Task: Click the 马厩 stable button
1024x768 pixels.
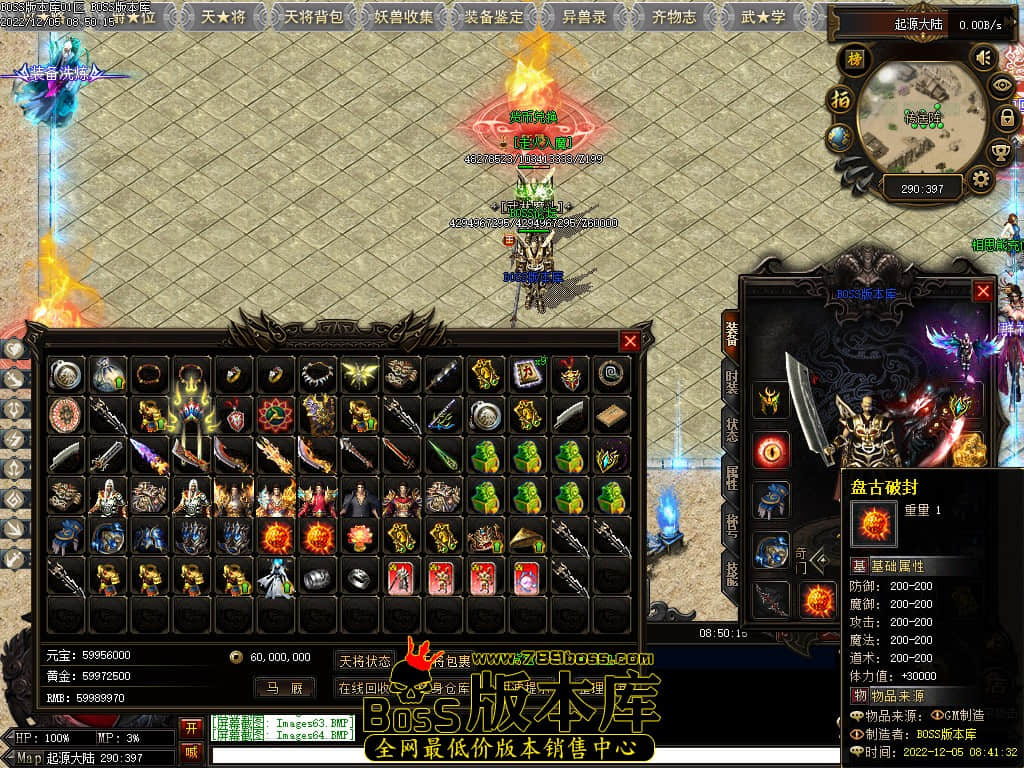Action: [283, 688]
